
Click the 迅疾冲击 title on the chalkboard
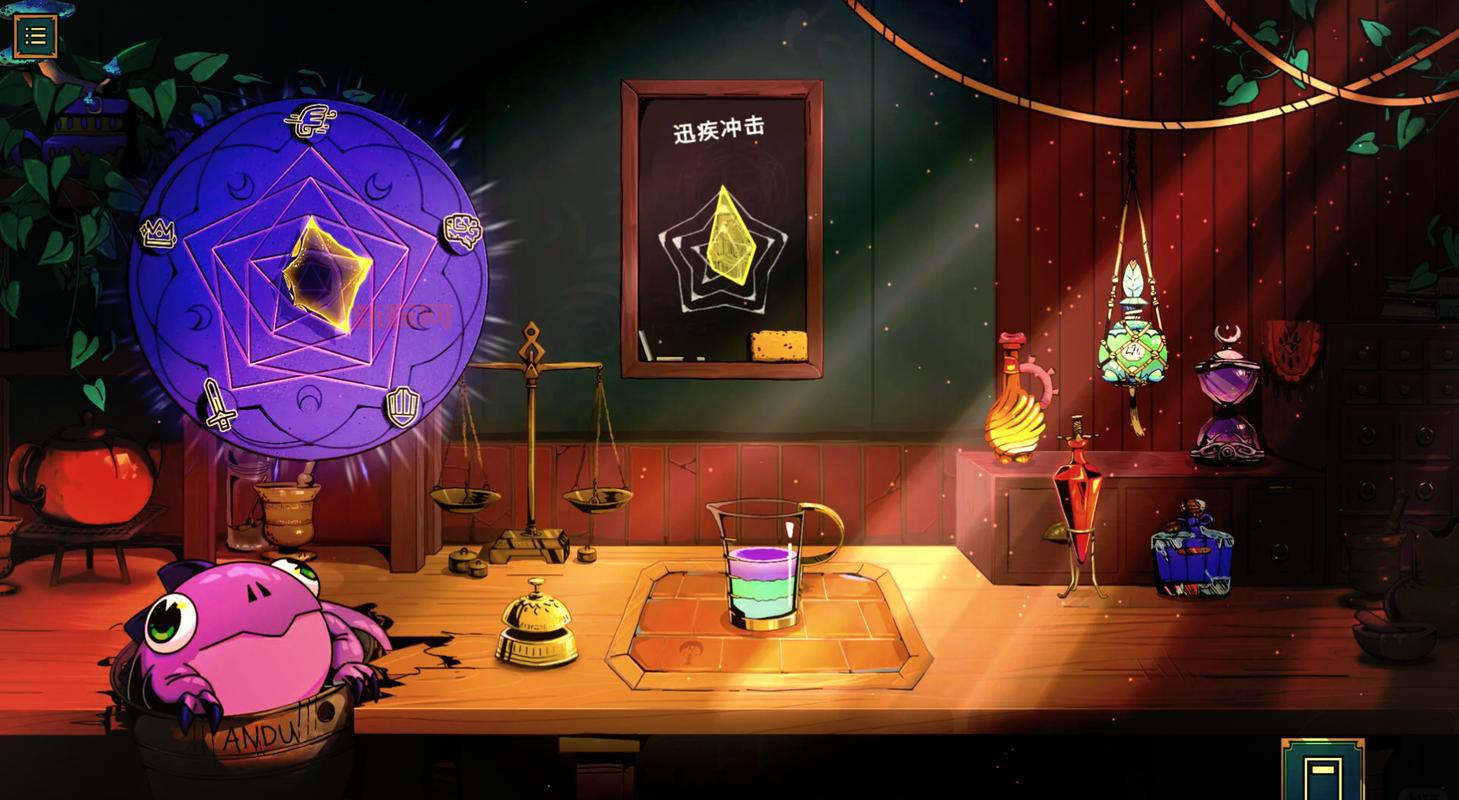coord(722,128)
